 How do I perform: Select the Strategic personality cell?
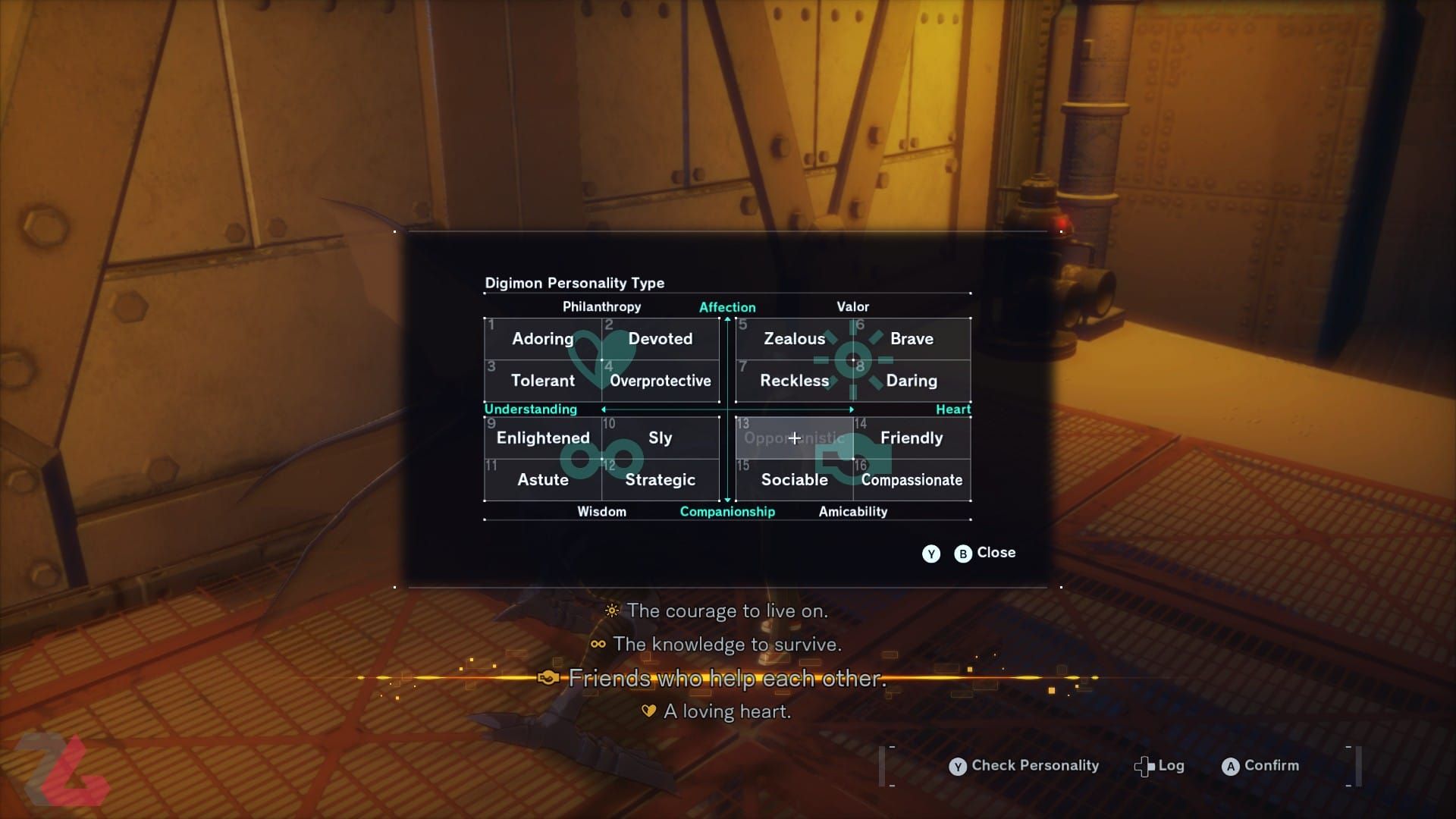point(661,479)
